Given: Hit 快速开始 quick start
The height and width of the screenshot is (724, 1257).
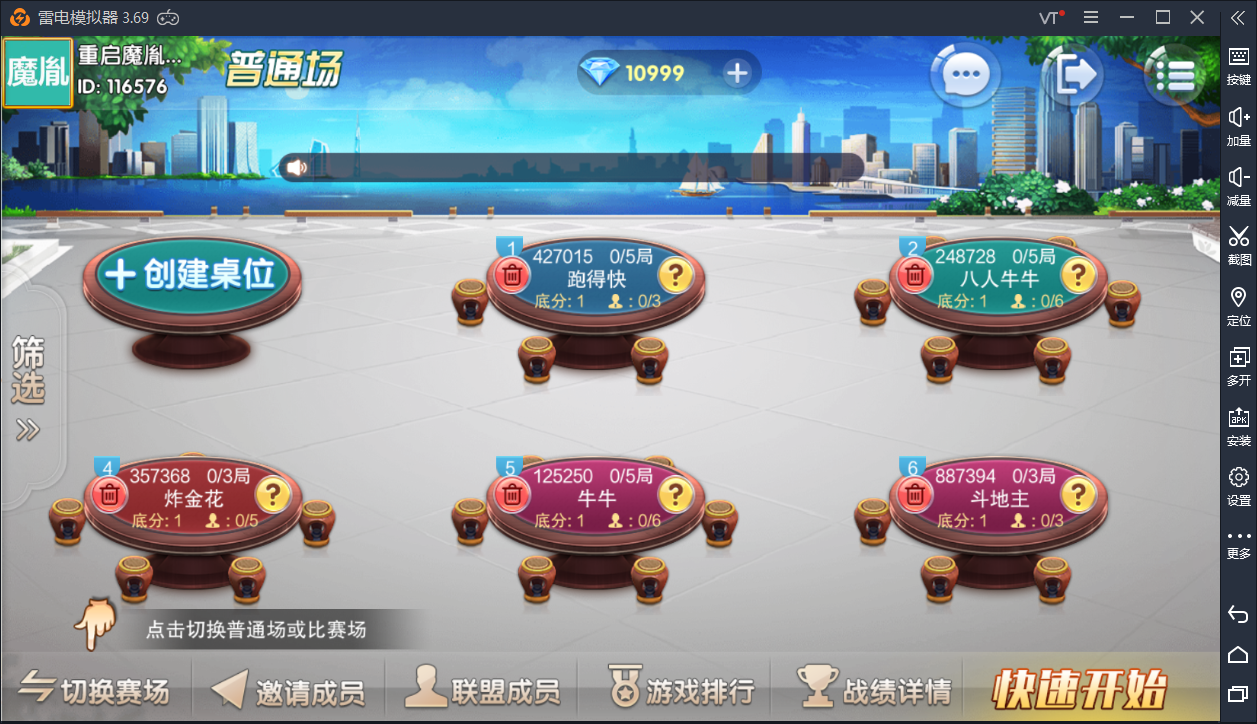Looking at the screenshot, I should coord(1080,689).
